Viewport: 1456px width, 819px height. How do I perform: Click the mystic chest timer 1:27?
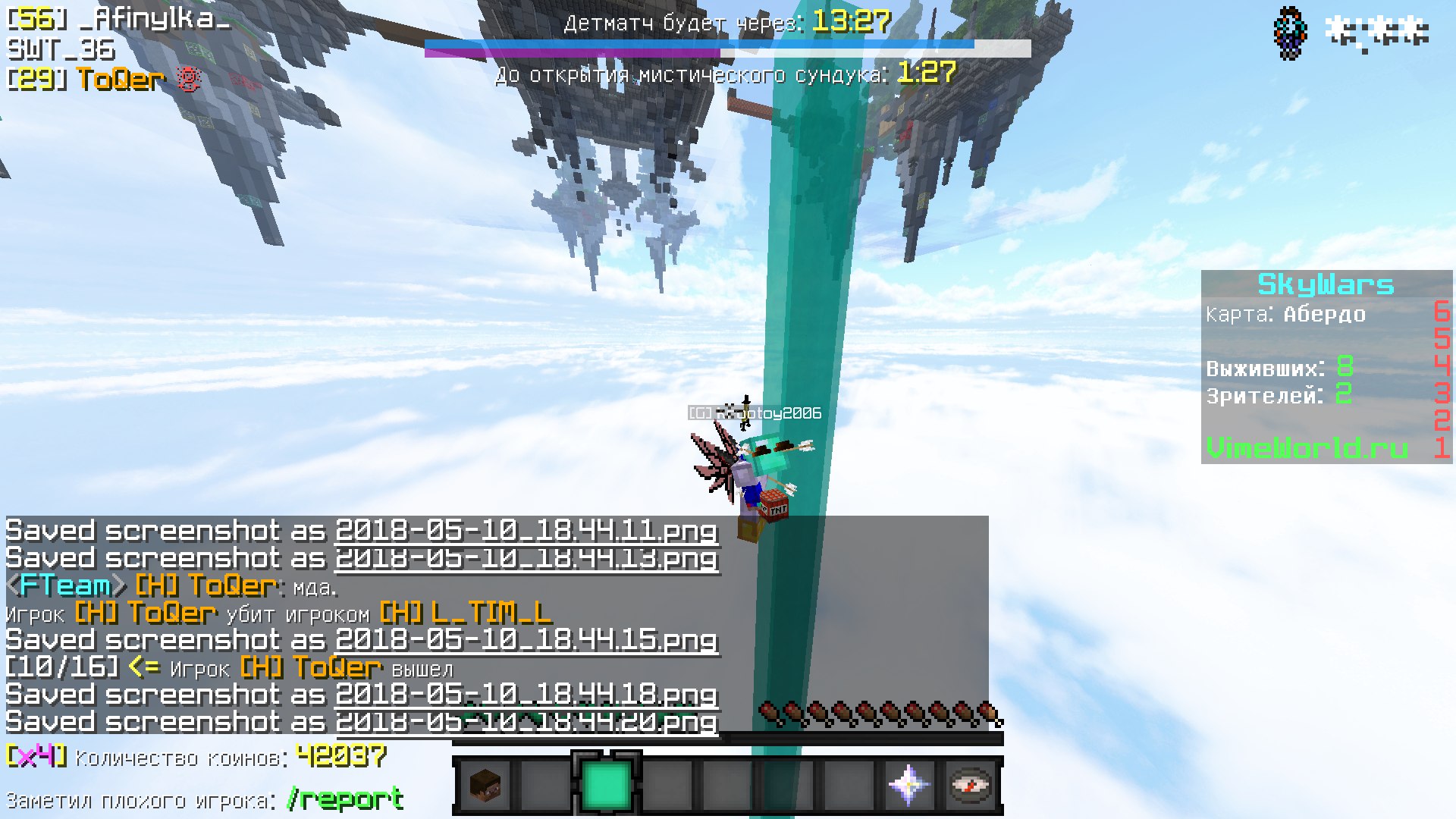coord(927,74)
